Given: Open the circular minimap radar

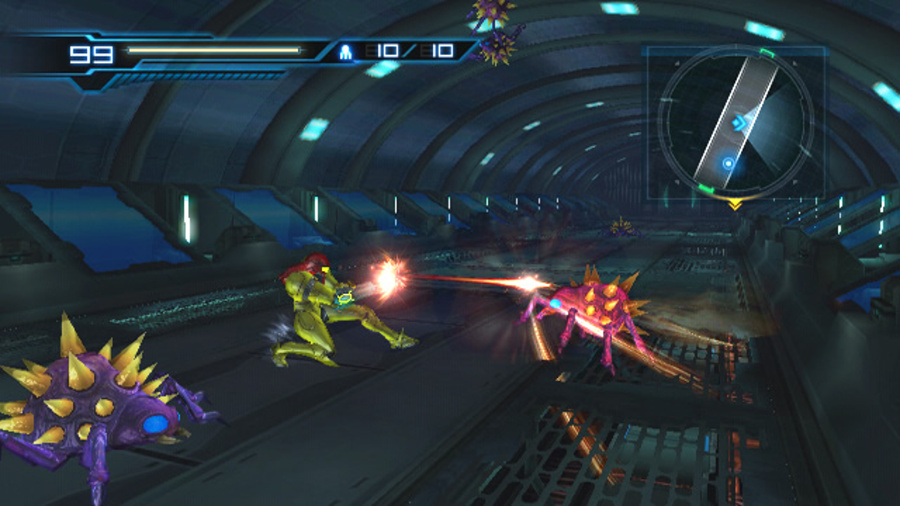Looking at the screenshot, I should point(735,121).
